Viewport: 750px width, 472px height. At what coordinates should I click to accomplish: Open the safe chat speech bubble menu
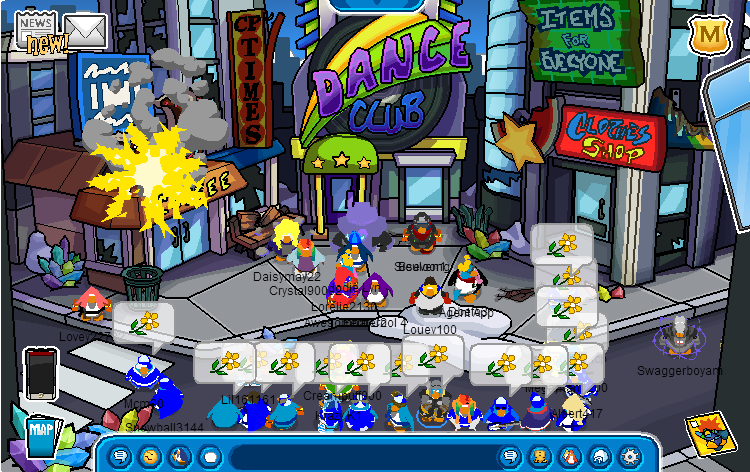[x=121, y=457]
